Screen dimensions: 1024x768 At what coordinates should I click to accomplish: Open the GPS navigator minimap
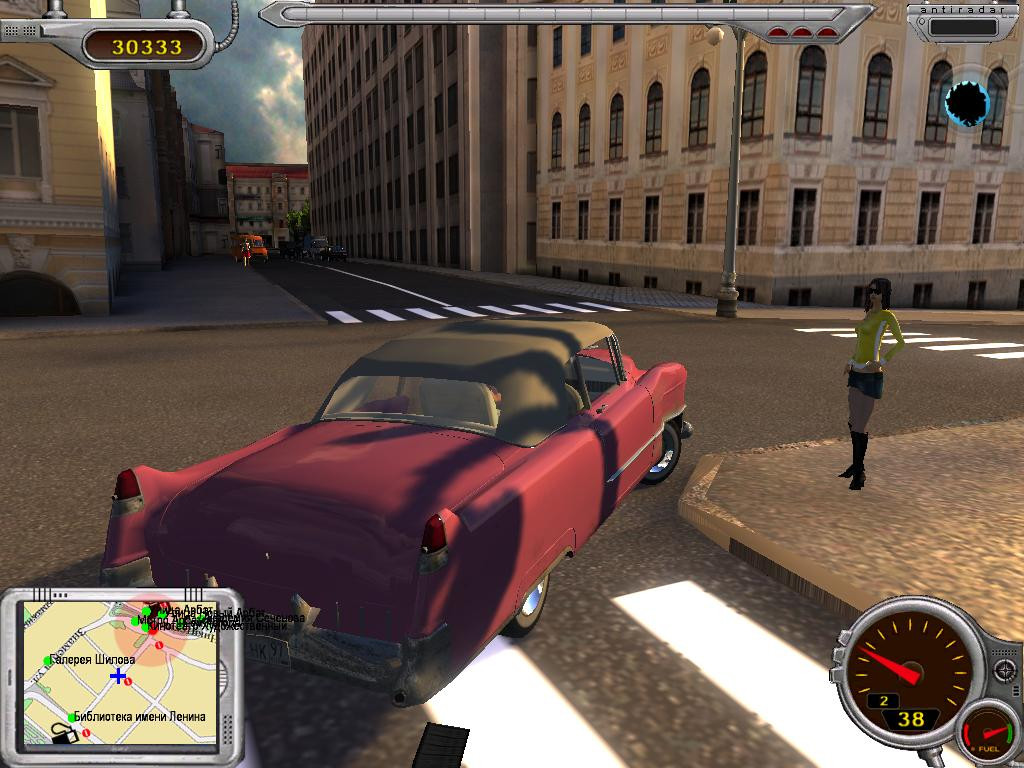120,670
